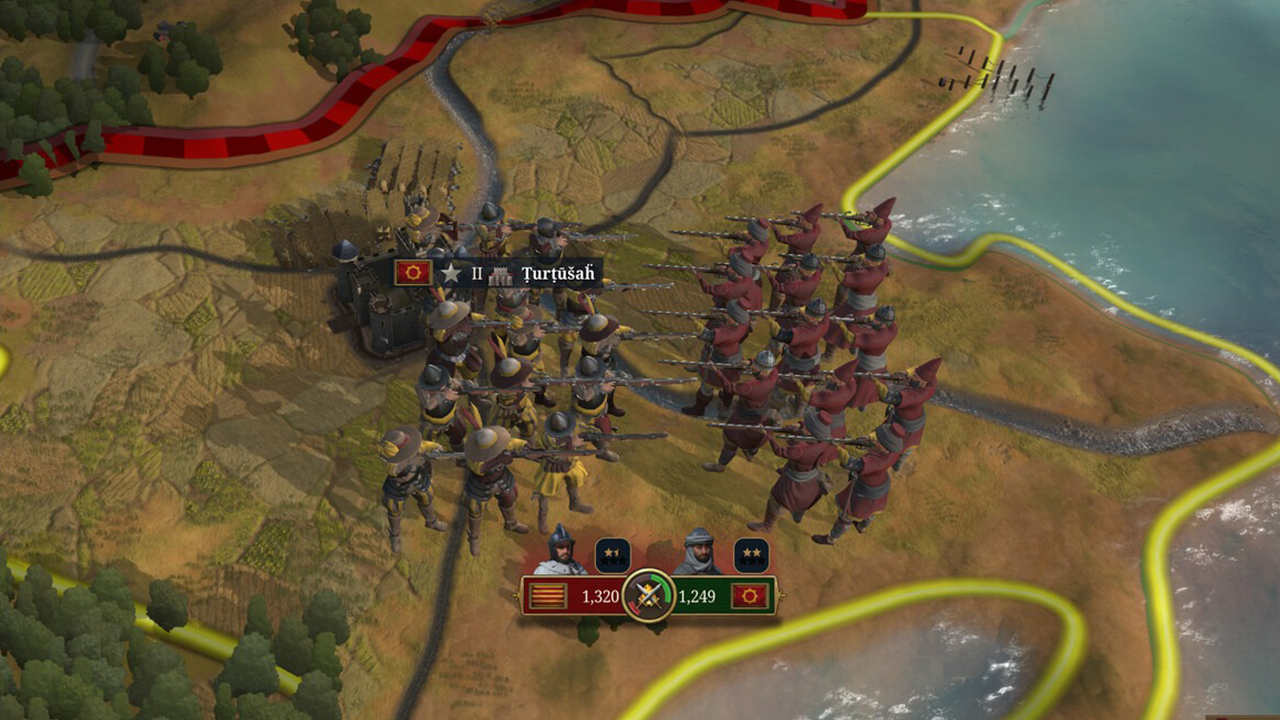Show helmeted commander's star advantage badge
The height and width of the screenshot is (720, 1280).
612,556
